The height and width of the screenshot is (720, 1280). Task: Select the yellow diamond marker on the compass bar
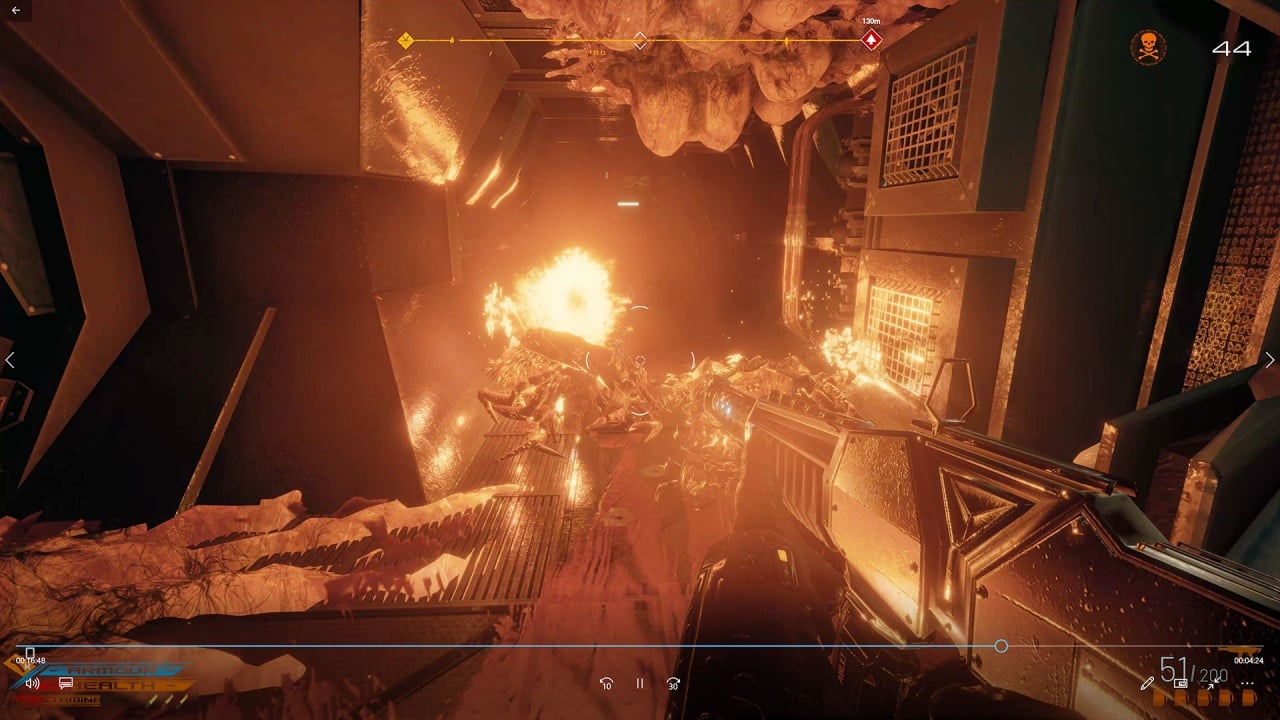pos(405,40)
